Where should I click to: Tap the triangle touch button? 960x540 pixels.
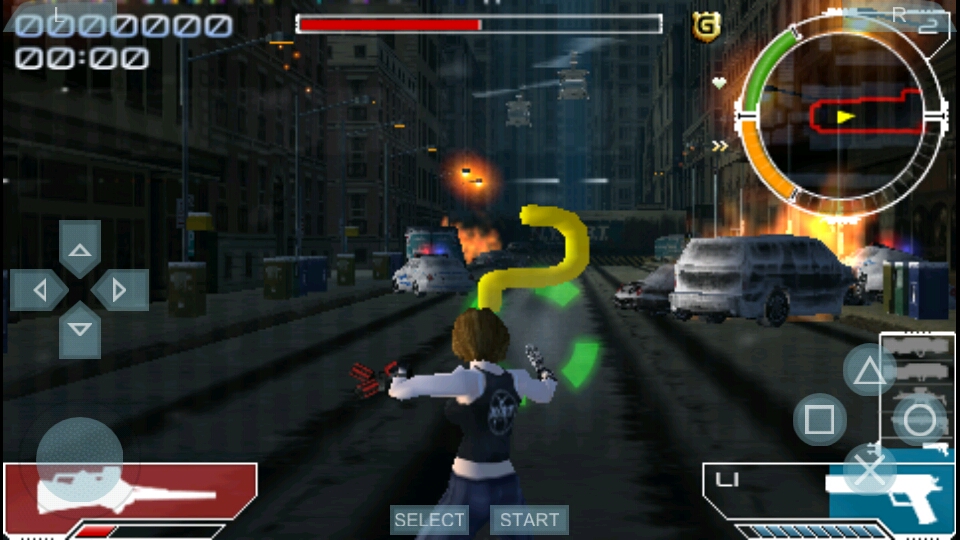[x=869, y=372]
